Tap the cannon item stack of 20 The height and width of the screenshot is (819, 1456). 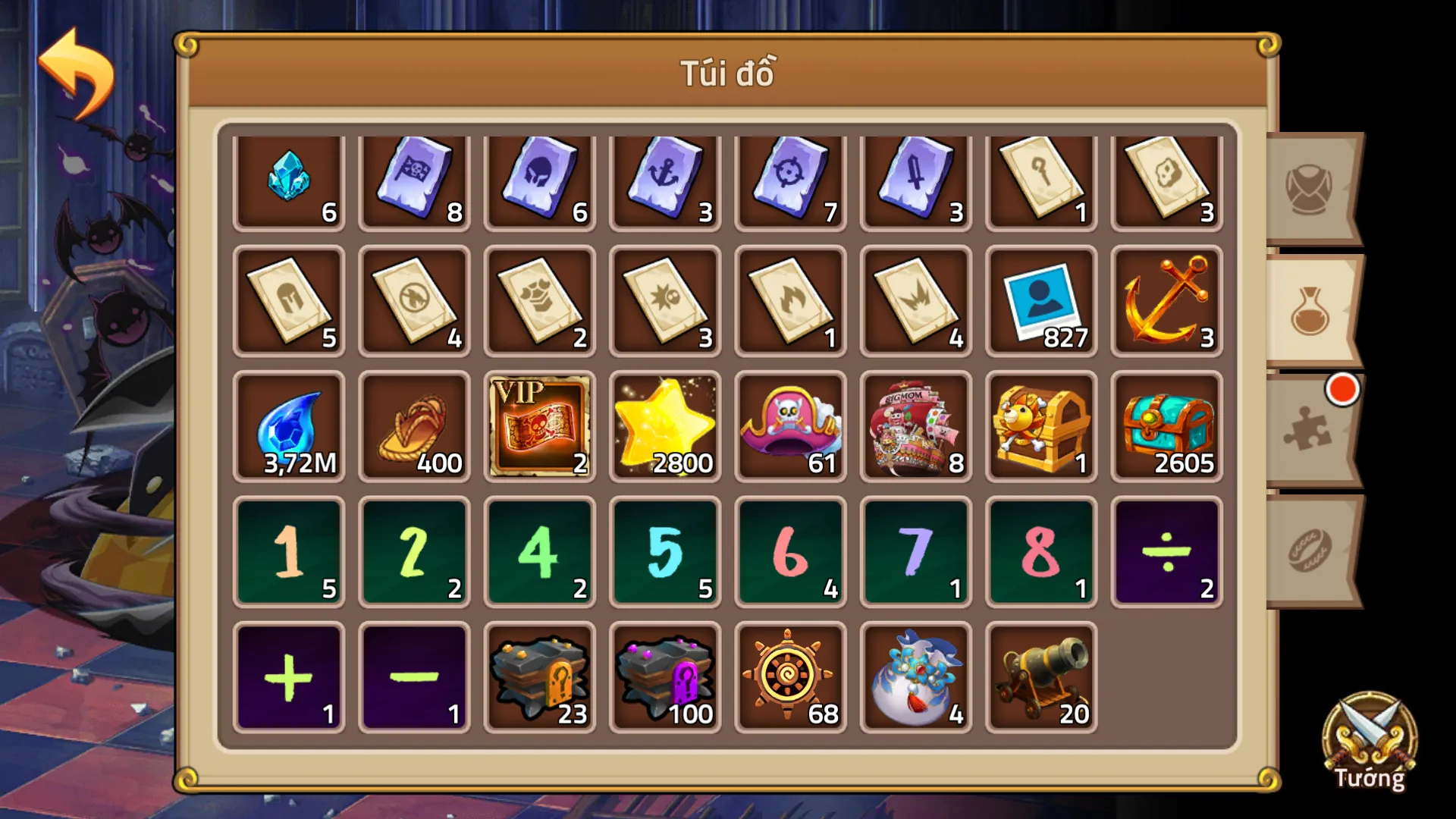[x=1040, y=675]
